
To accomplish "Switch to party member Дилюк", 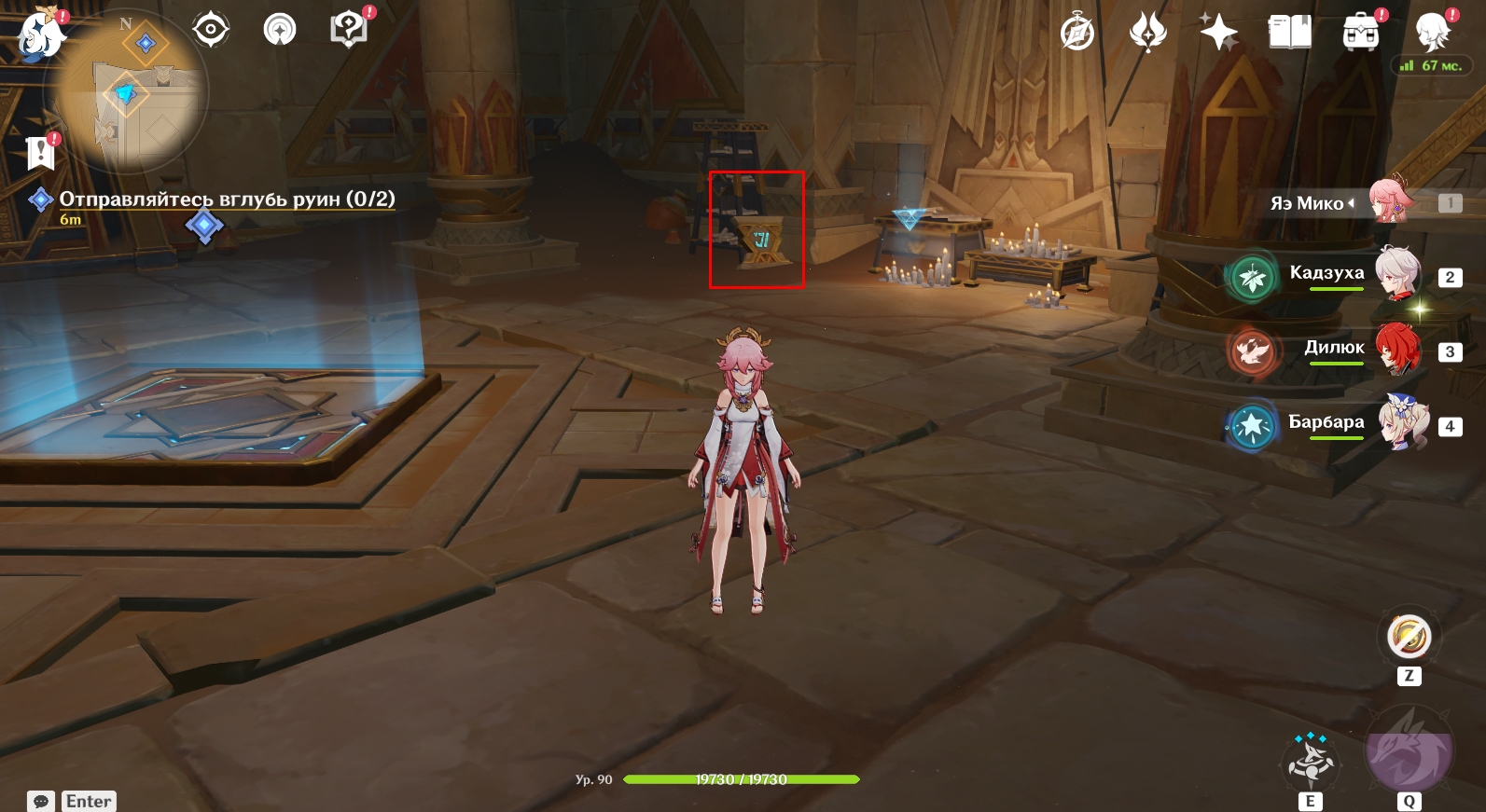I will (x=1396, y=350).
